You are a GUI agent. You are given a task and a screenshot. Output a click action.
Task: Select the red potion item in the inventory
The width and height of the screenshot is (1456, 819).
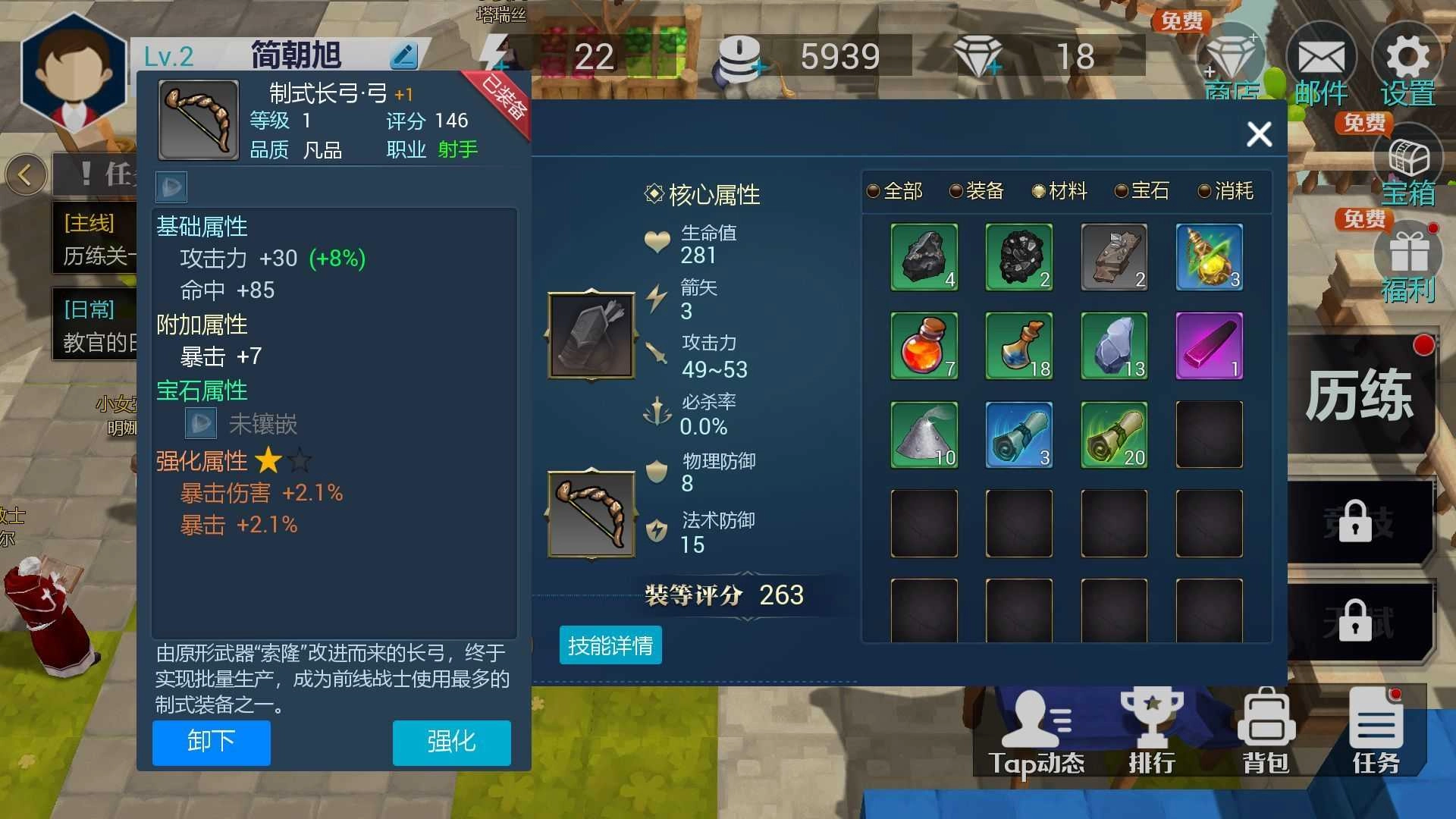[x=924, y=346]
